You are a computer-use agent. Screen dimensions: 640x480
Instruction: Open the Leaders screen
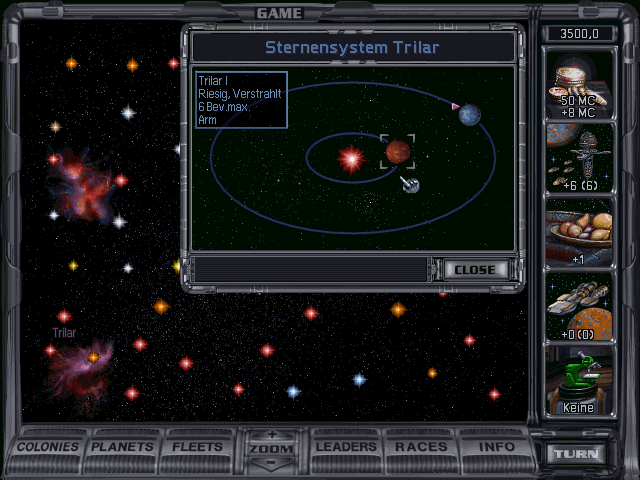[346, 447]
